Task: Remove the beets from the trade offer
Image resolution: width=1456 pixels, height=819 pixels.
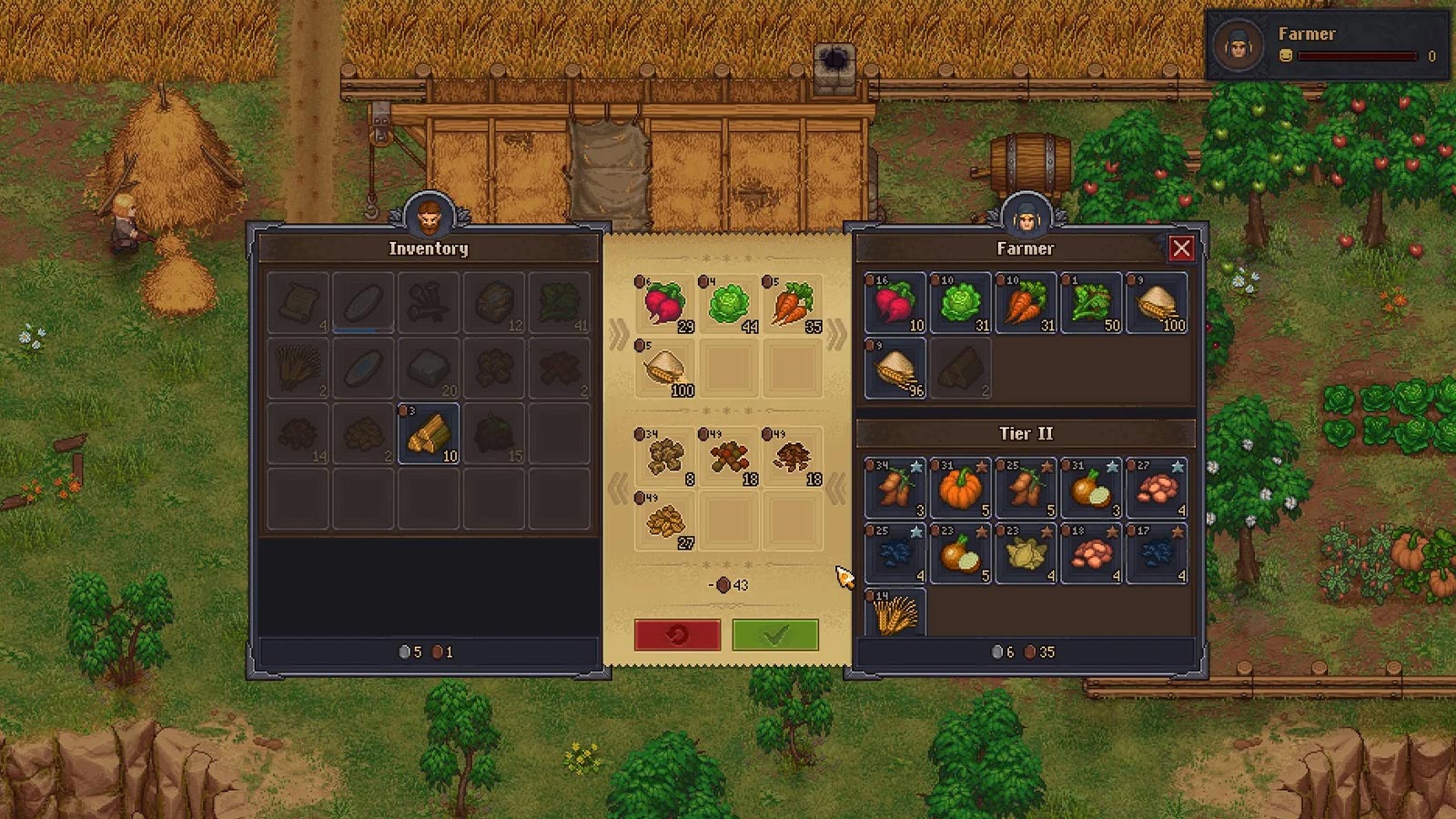Action: [664, 304]
